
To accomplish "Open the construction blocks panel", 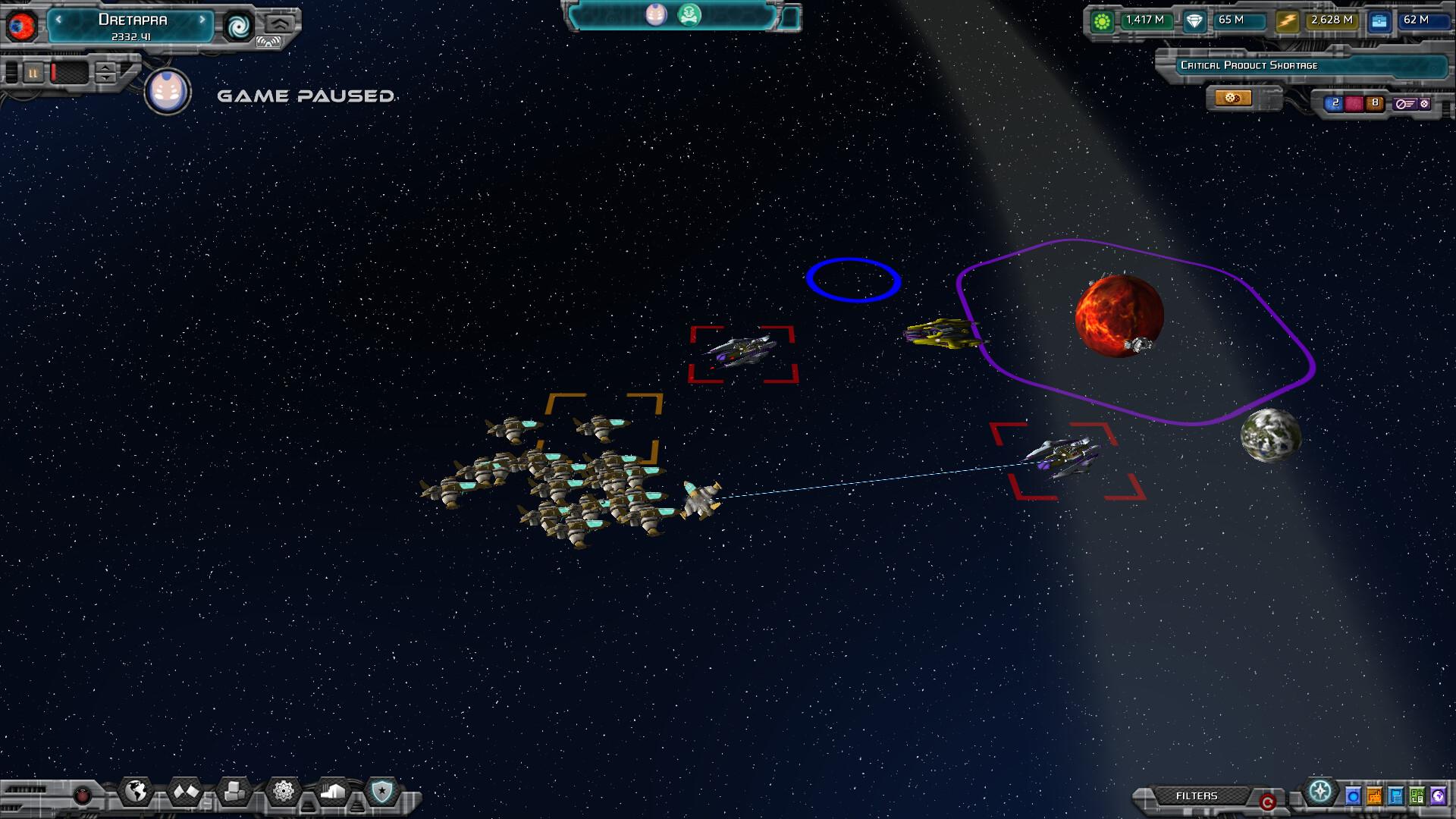I will coord(234,791).
